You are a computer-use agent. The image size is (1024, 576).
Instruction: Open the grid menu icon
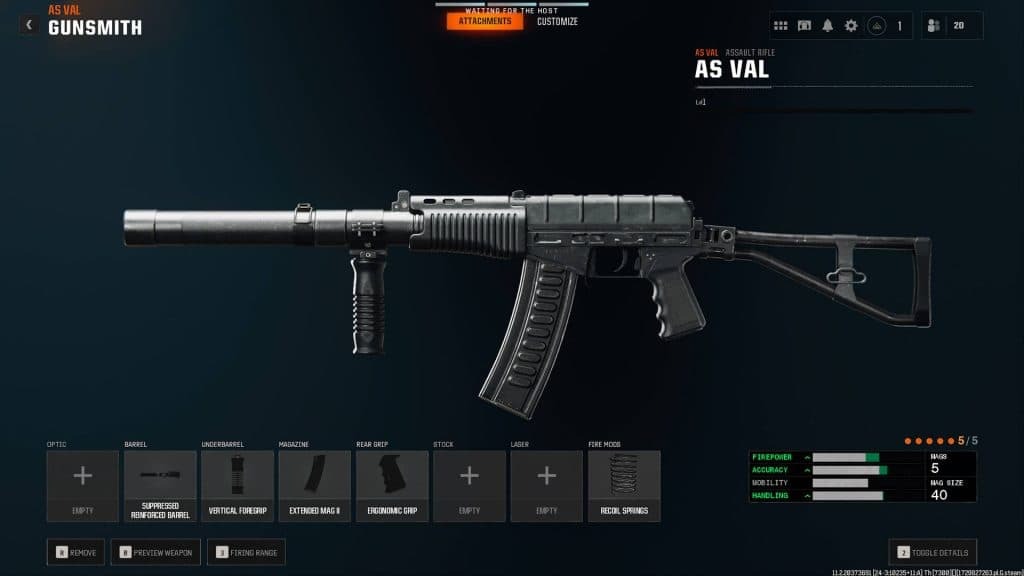tap(781, 26)
